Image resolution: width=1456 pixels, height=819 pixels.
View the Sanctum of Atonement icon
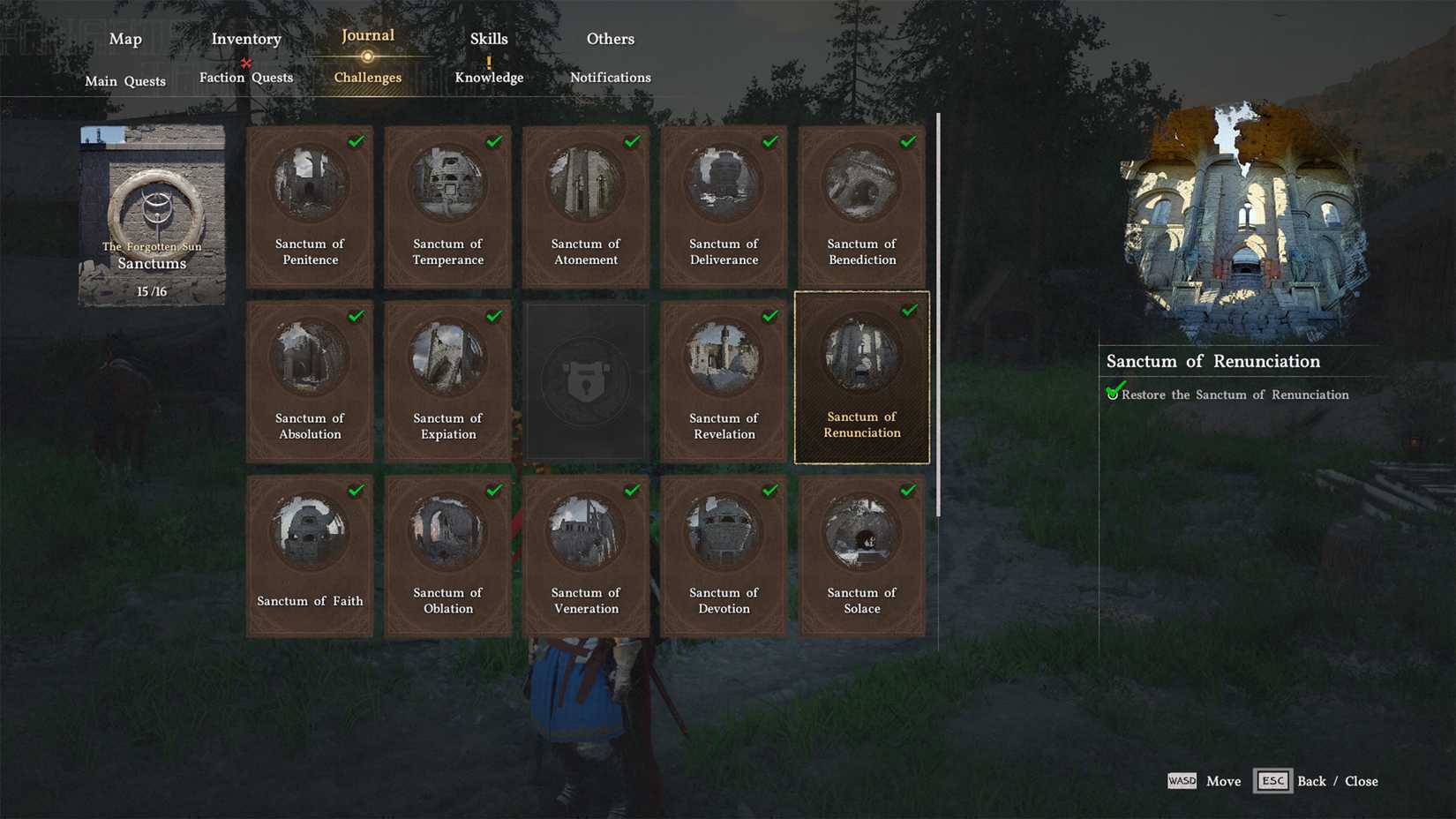[x=585, y=183]
